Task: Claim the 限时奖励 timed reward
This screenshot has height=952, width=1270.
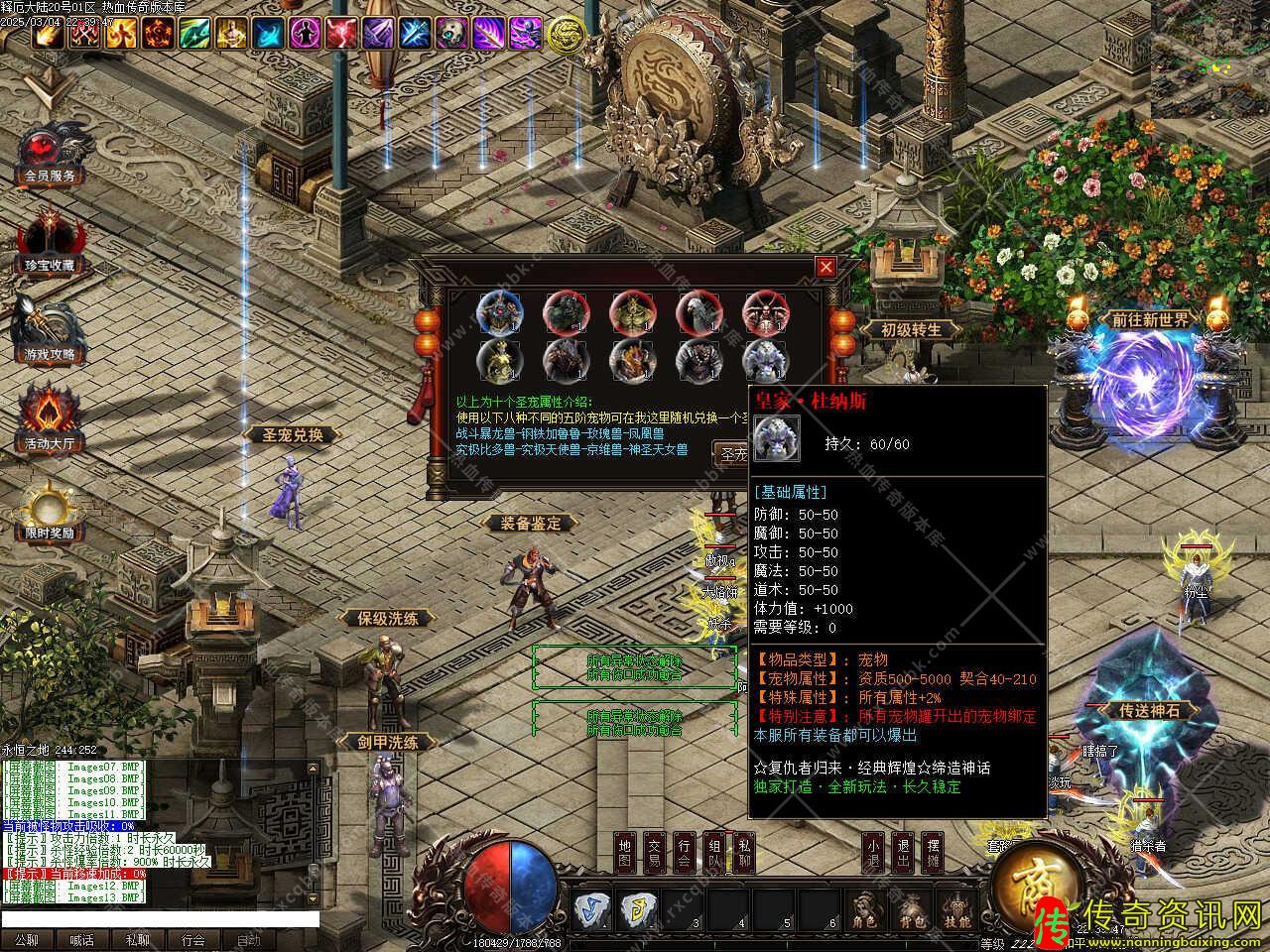Action: pos(50,513)
